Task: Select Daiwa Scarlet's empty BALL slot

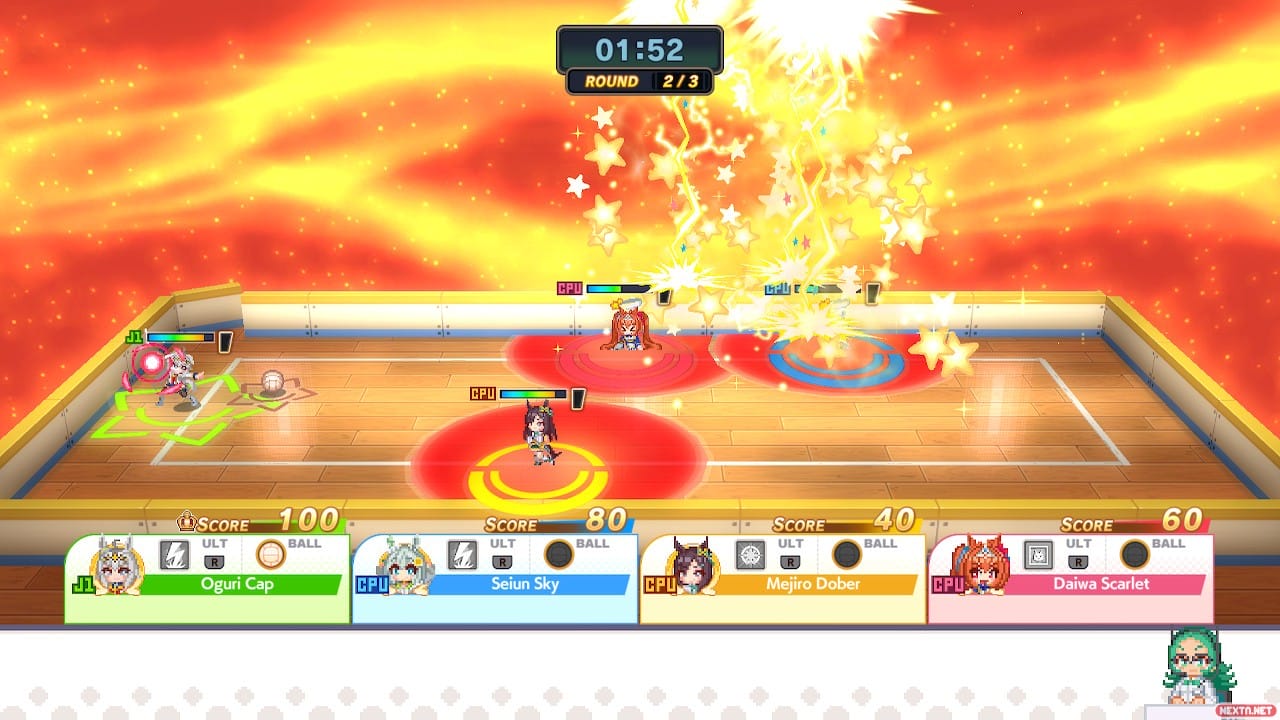Action: [x=1135, y=553]
